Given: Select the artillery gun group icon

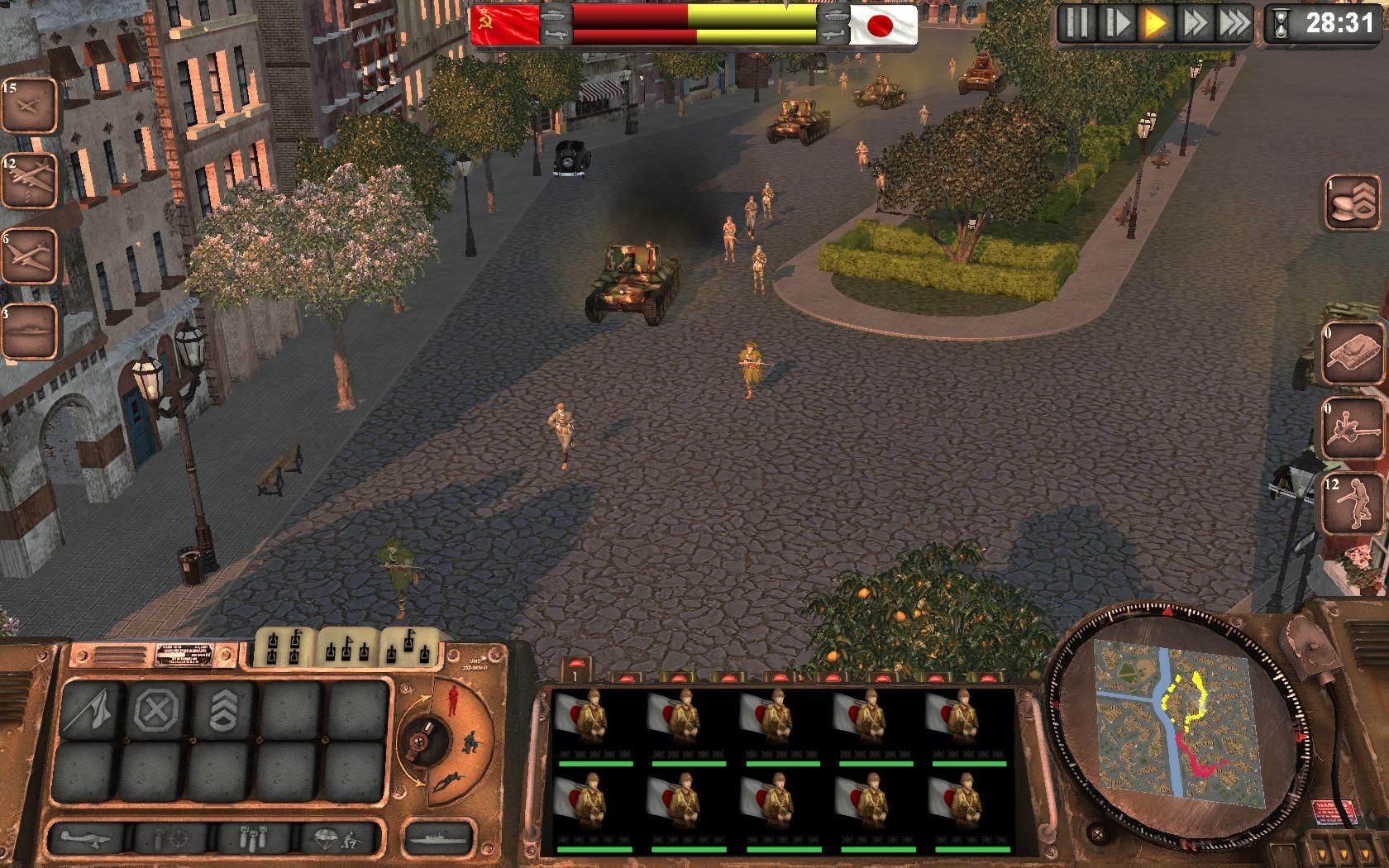Looking at the screenshot, I should 1353,428.
